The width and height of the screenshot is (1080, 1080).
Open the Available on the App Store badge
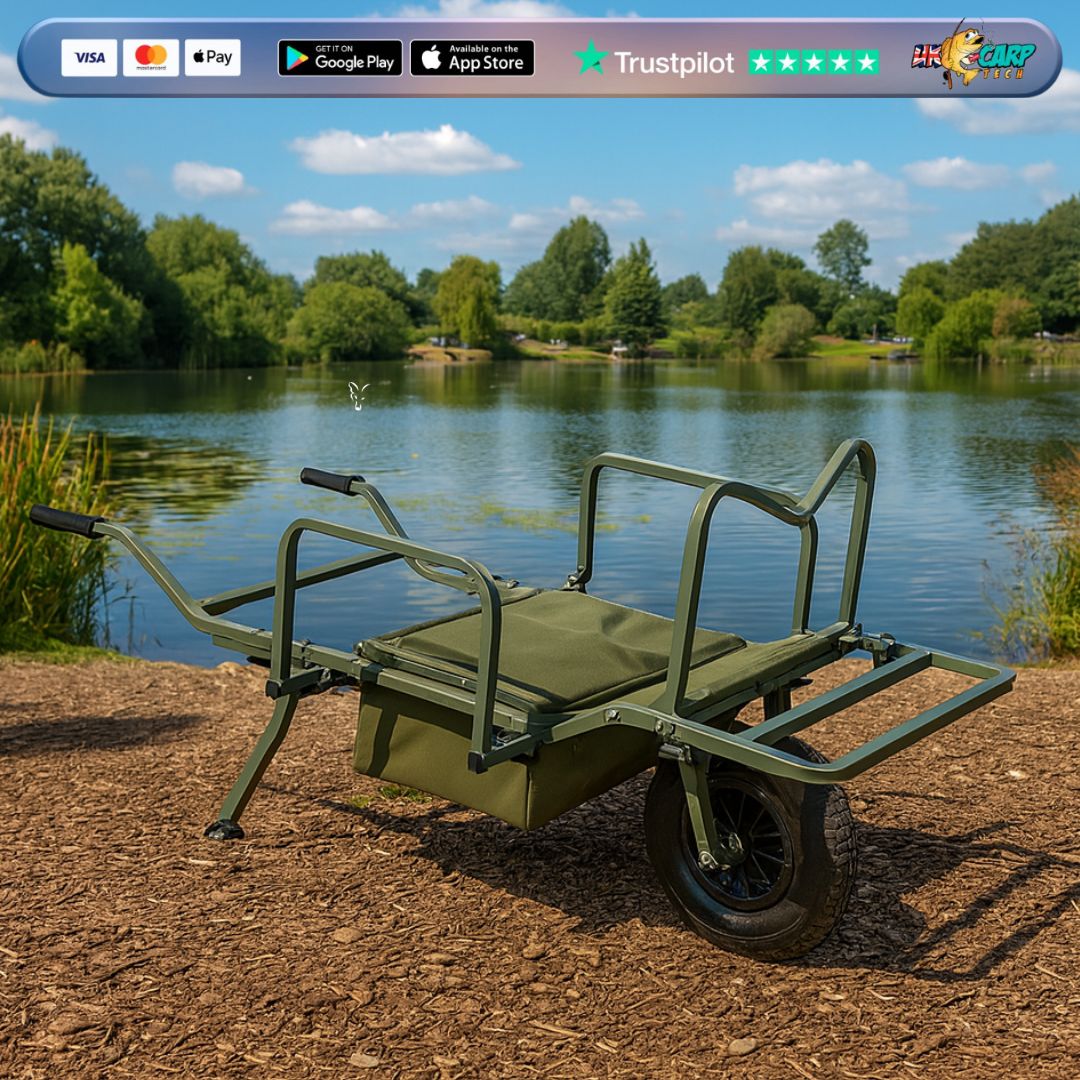[472, 58]
